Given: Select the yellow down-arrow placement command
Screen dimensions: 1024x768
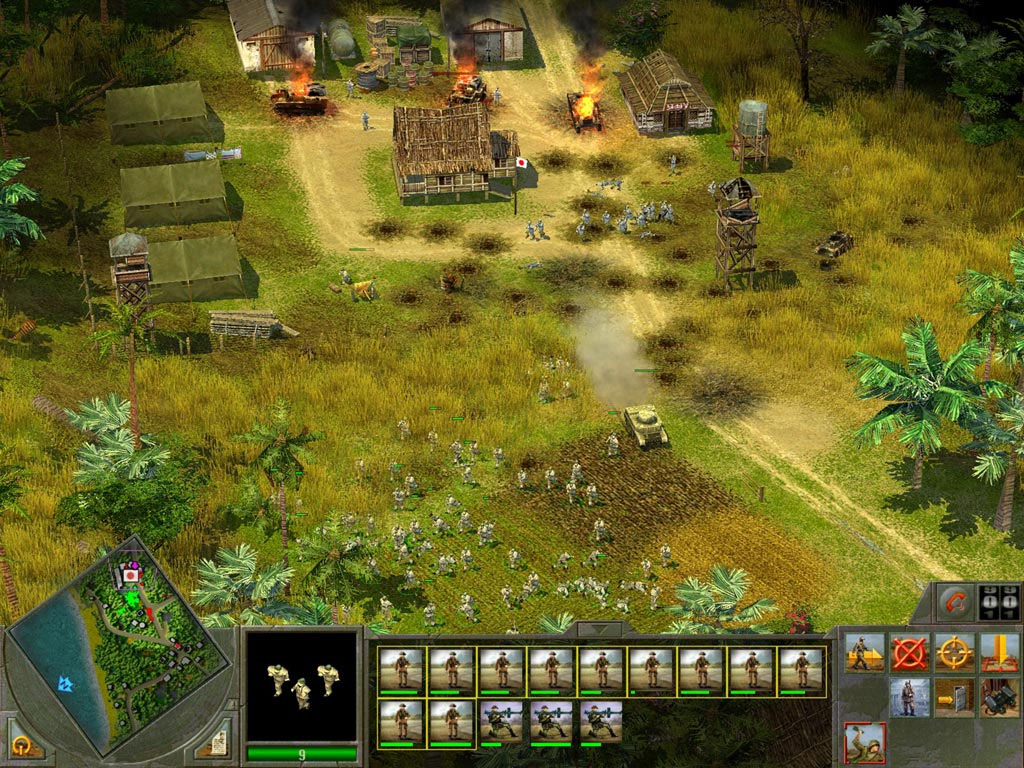Looking at the screenshot, I should 999,652.
